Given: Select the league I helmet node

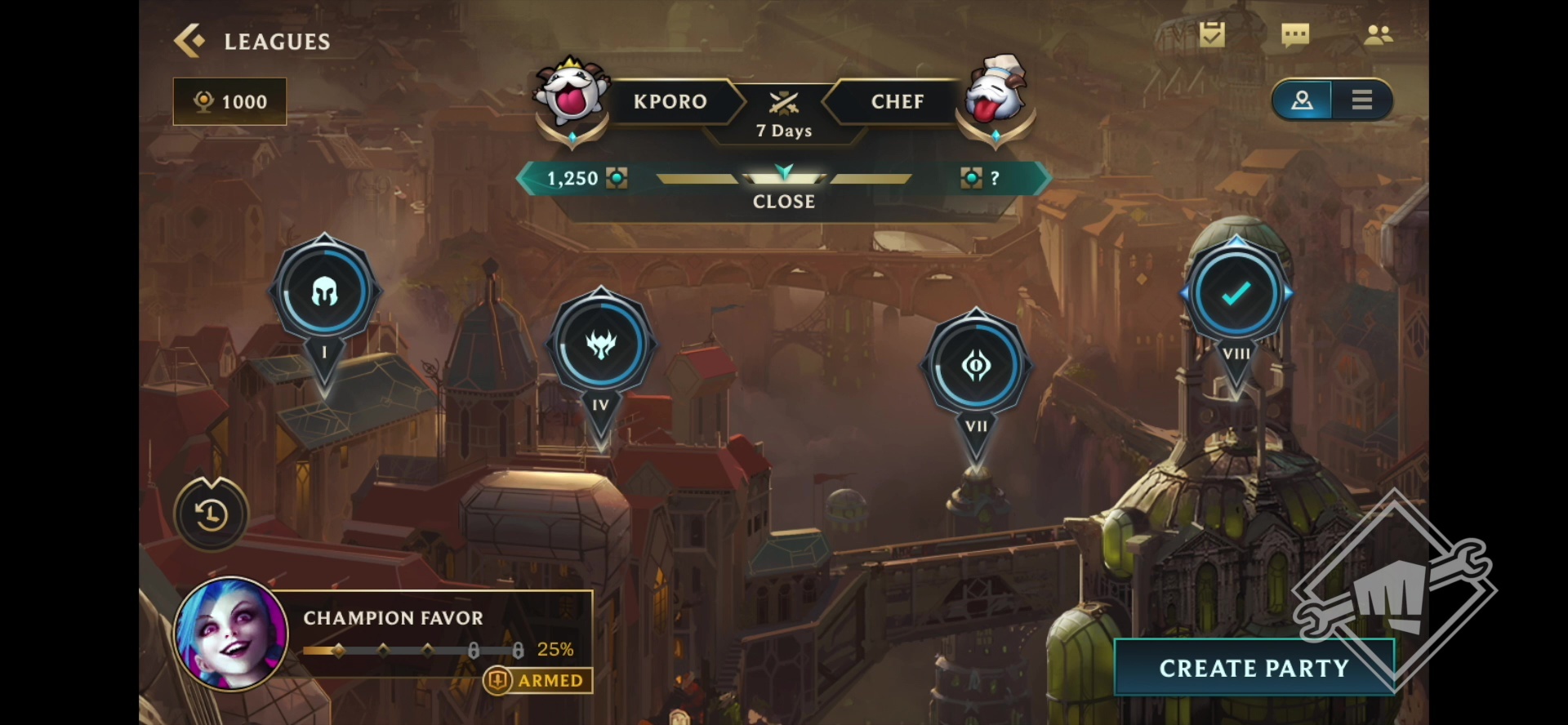Looking at the screenshot, I should pos(324,292).
